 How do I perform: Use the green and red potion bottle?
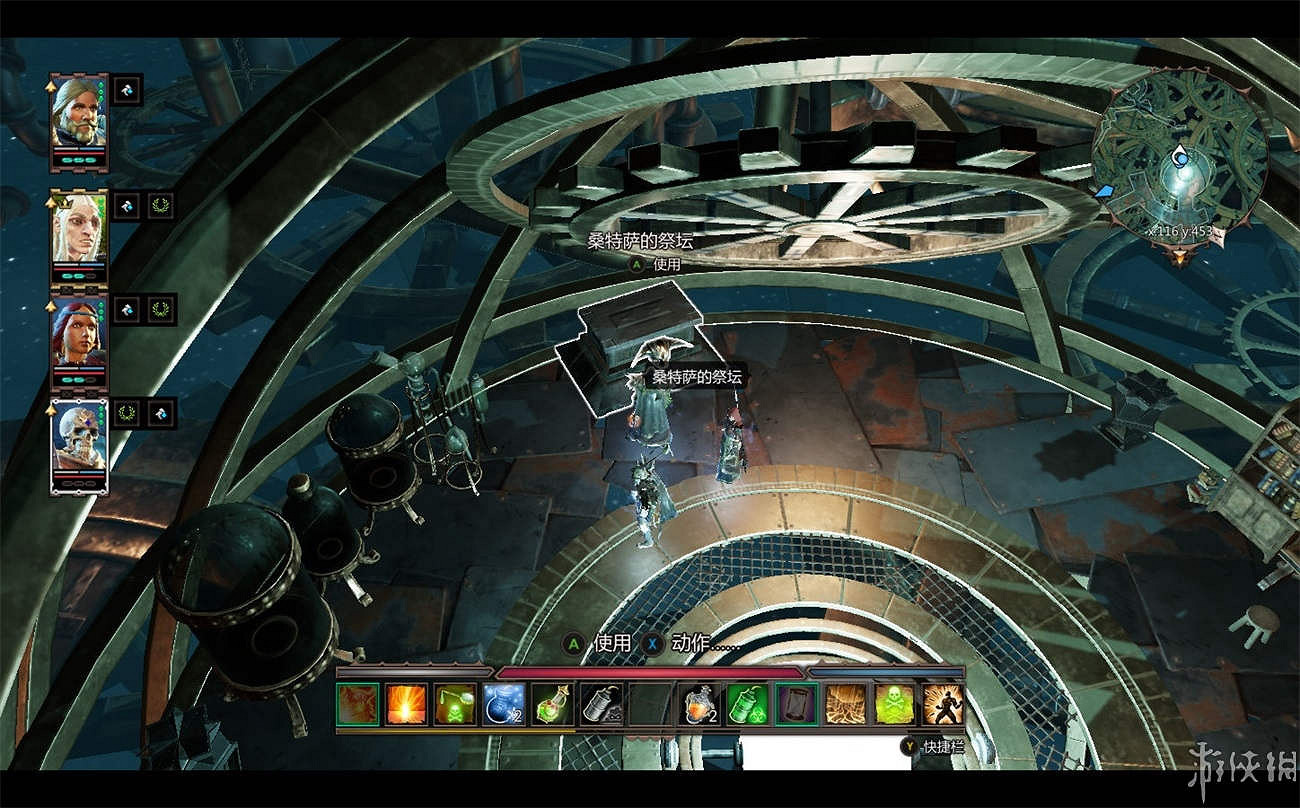pyautogui.click(x=553, y=704)
